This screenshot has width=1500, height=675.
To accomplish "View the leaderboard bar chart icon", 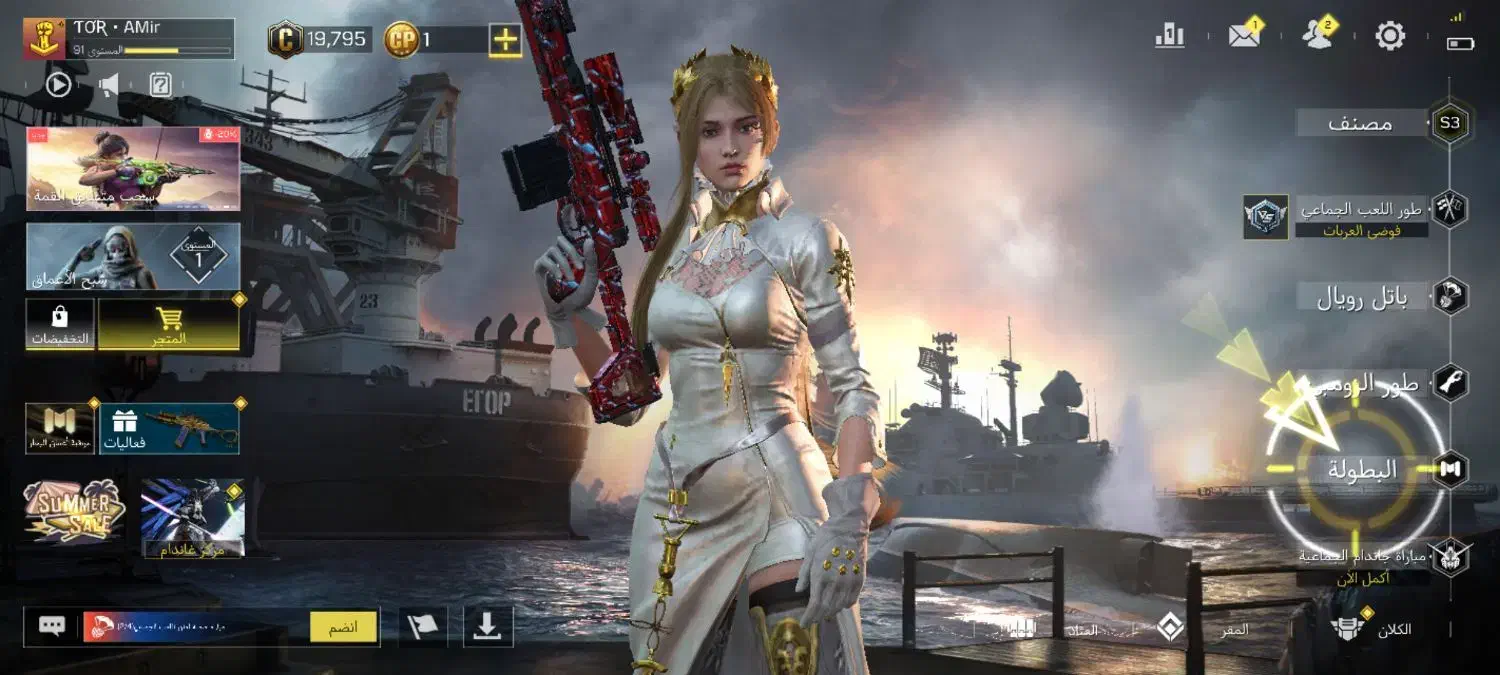I will (x=1169, y=36).
